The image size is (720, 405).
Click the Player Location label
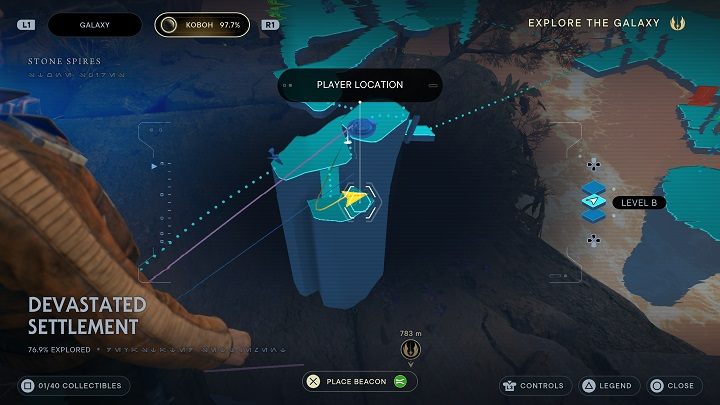pyautogui.click(x=359, y=85)
